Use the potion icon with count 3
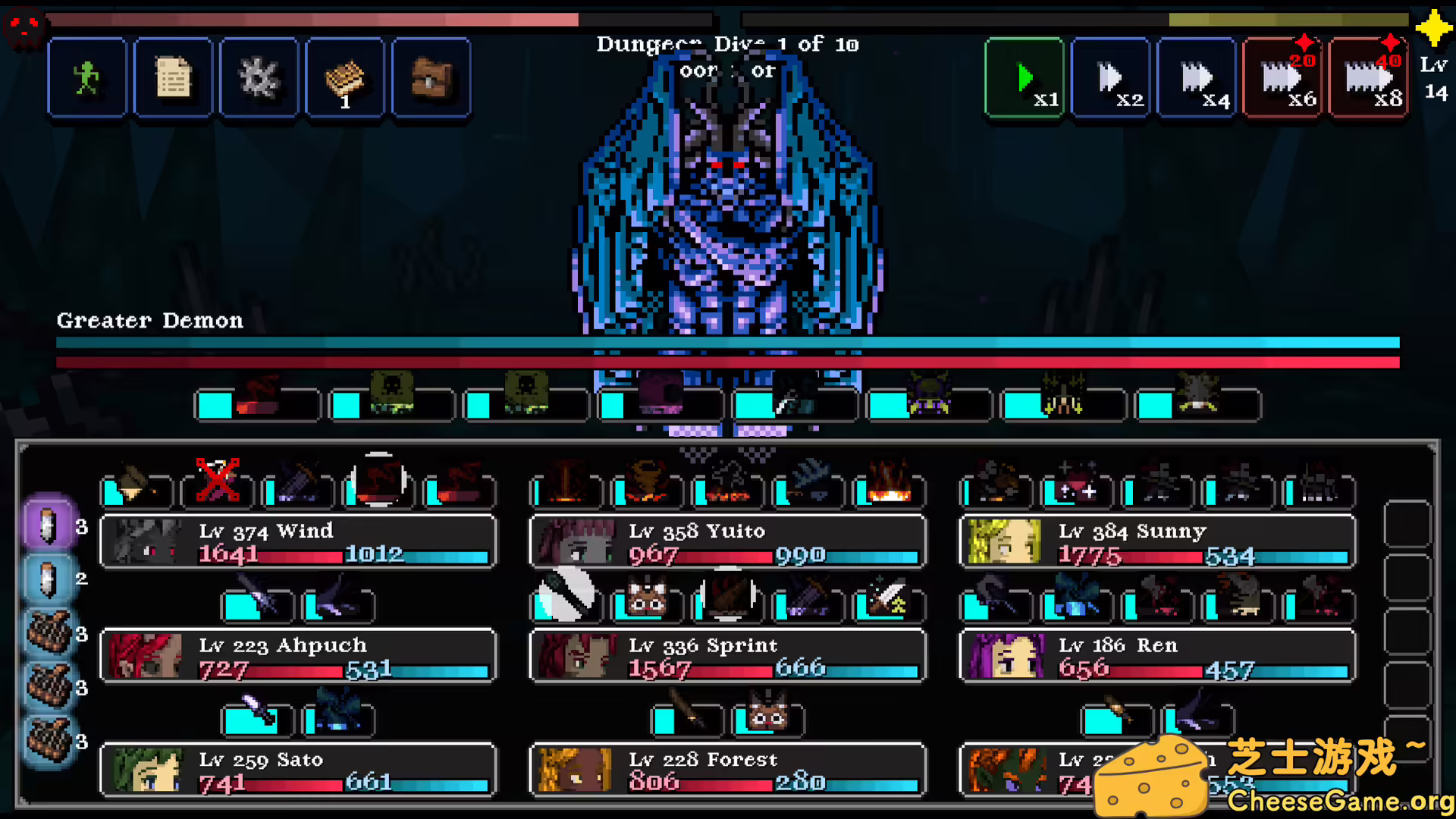Image resolution: width=1456 pixels, height=819 pixels. click(x=48, y=527)
